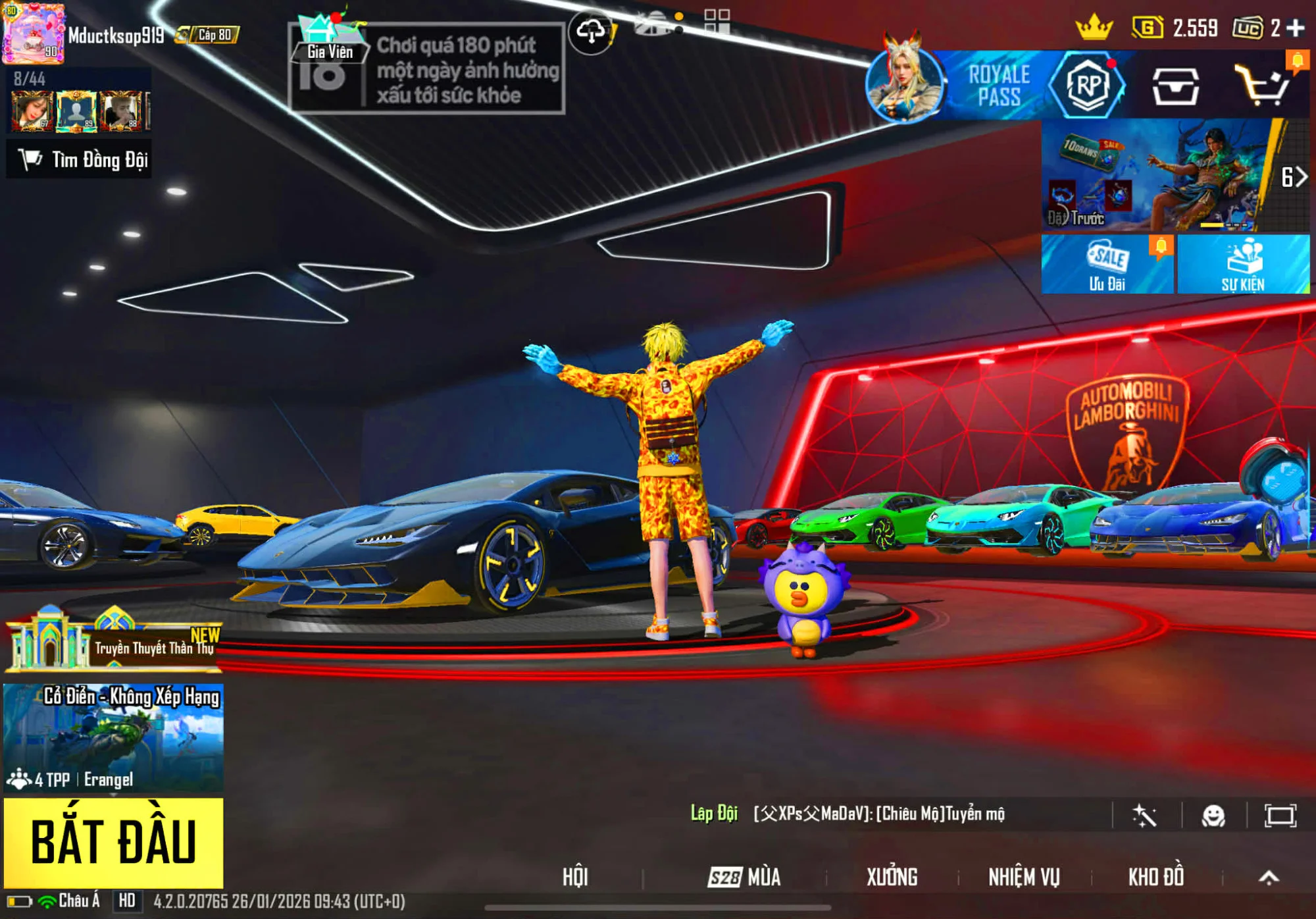Start the match with BẮT ĐẦU
Viewport: 1316px width, 919px height.
click(x=113, y=842)
